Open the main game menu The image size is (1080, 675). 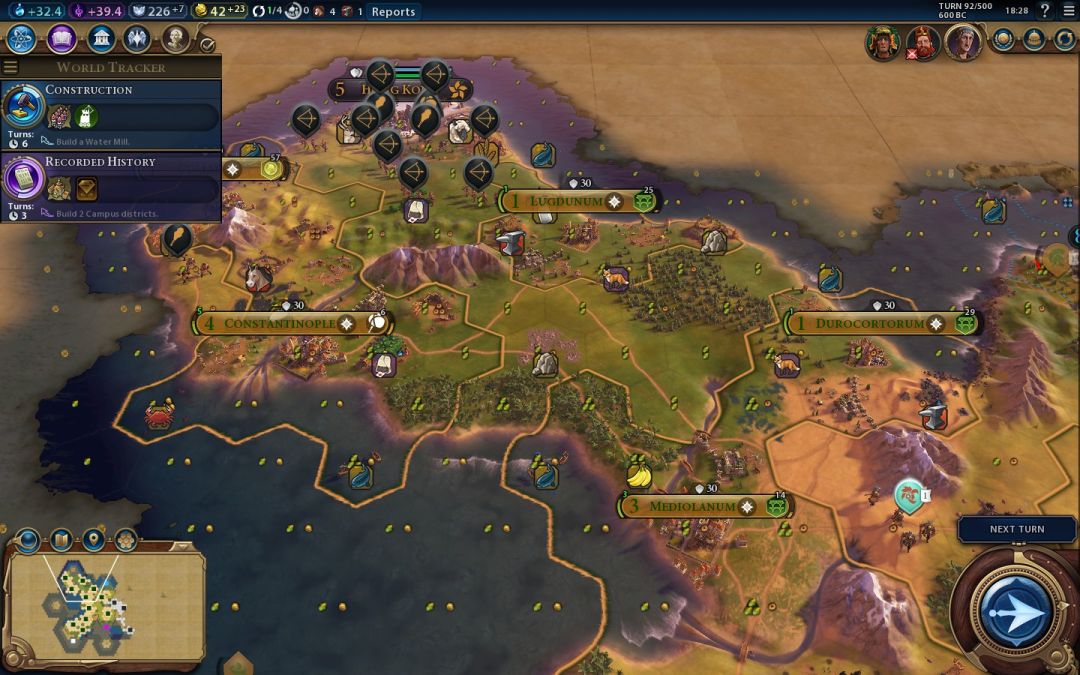(1068, 11)
